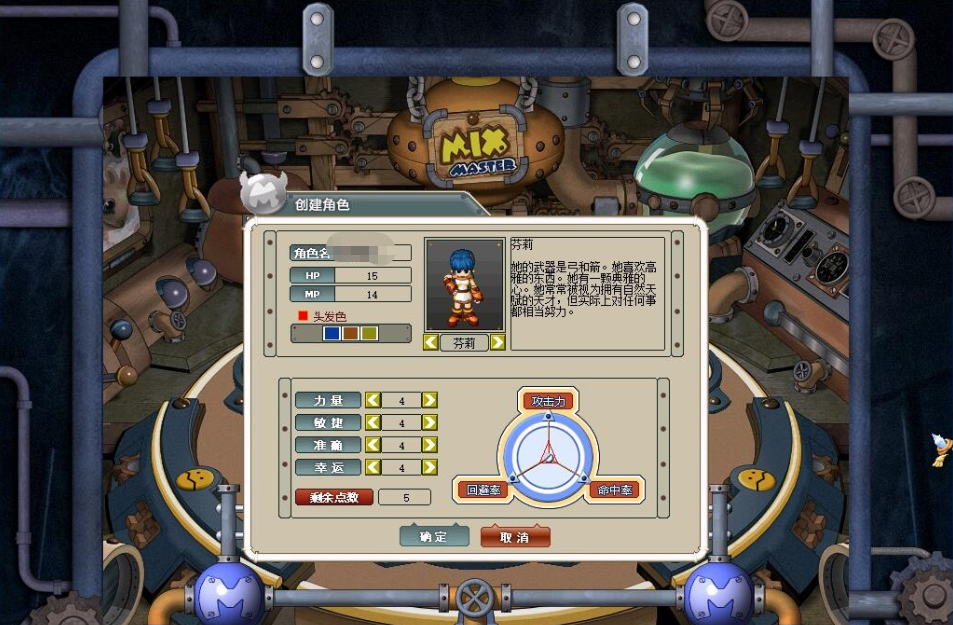
Task: Raise the 准确 (Accuracy) stat by one
Action: (x=429, y=445)
